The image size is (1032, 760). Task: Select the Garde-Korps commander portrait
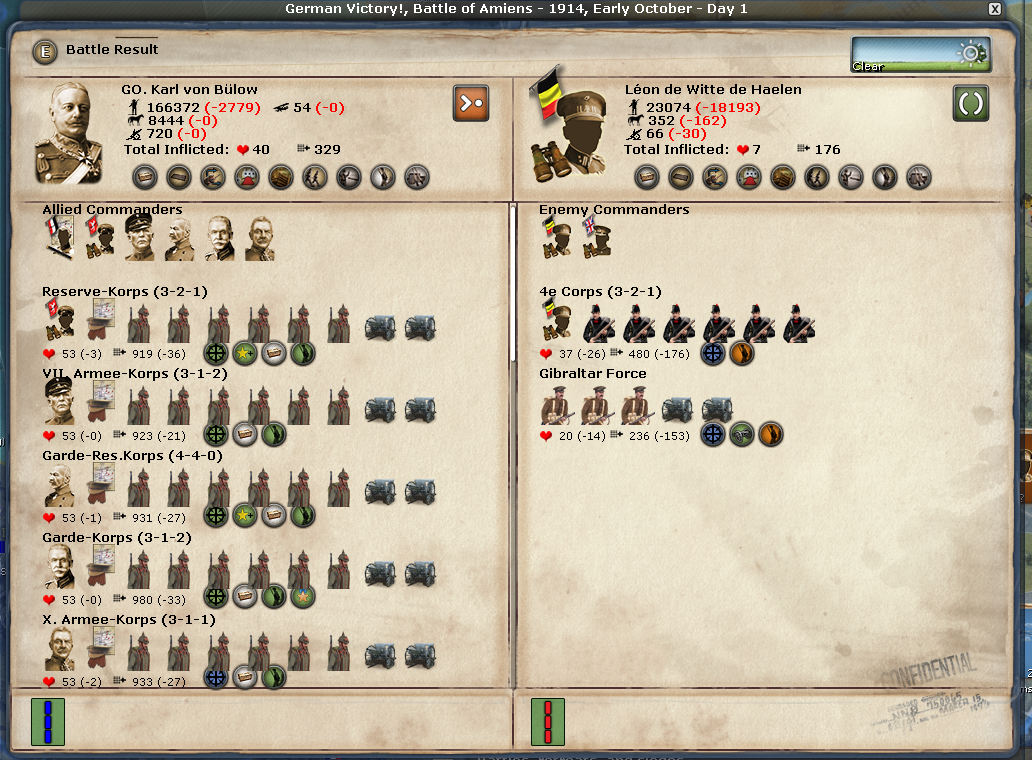[61, 568]
